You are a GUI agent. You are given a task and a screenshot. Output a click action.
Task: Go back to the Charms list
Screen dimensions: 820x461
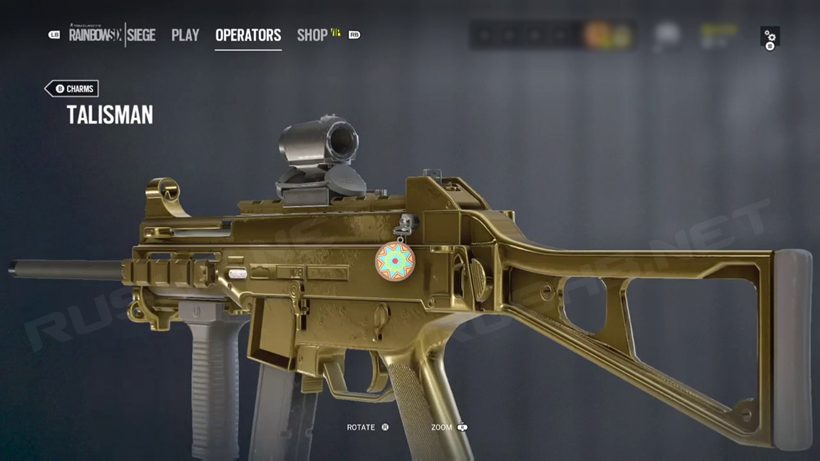click(x=73, y=88)
